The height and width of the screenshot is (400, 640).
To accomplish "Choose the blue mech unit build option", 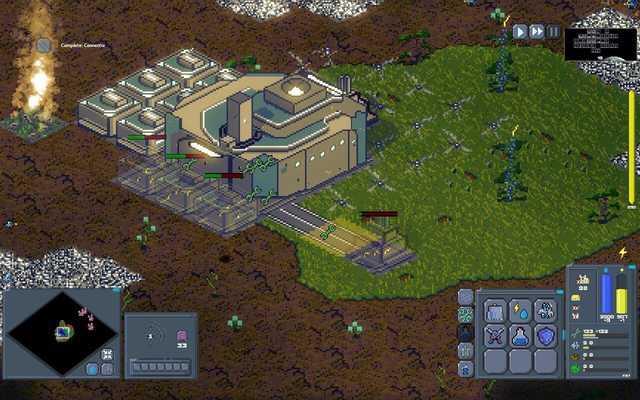I will [545, 311].
